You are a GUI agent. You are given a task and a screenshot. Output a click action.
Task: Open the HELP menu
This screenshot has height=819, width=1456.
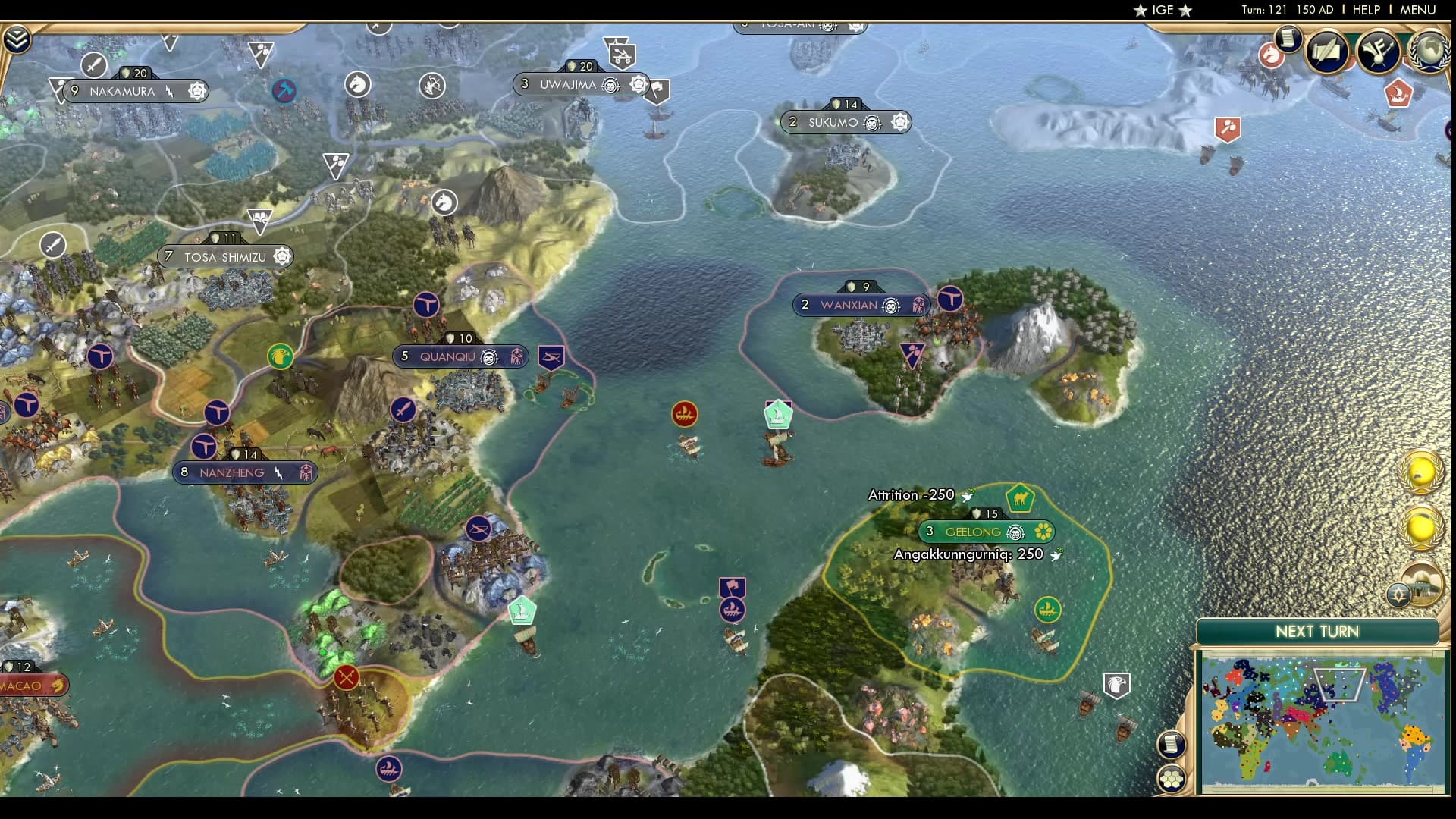pos(1367,11)
